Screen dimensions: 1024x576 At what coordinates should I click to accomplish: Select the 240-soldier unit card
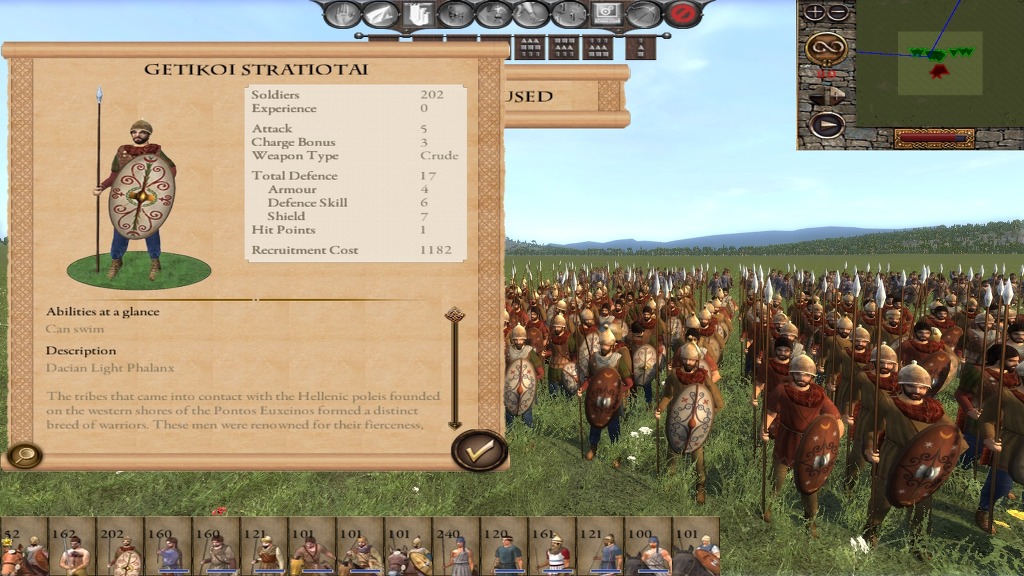tap(457, 547)
